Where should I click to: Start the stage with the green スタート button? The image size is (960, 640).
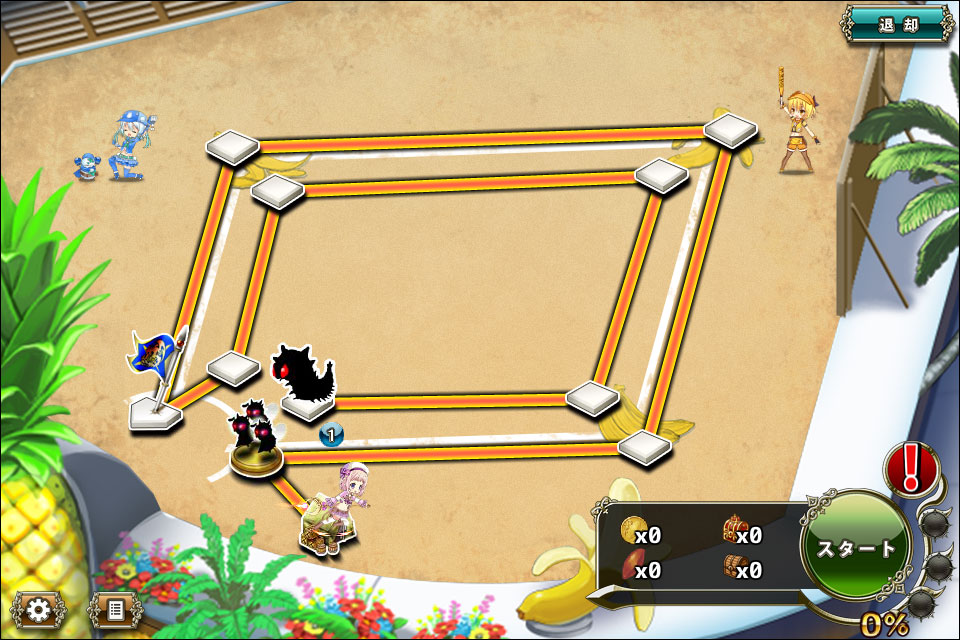click(856, 547)
